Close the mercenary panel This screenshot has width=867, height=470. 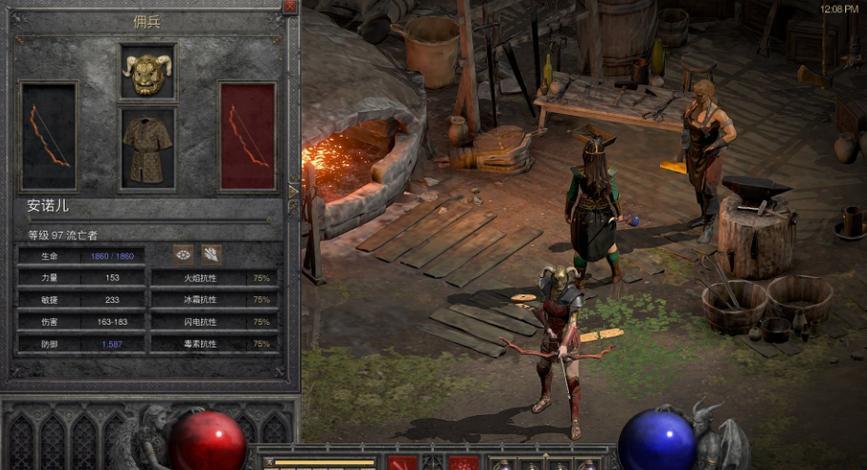pyautogui.click(x=290, y=6)
